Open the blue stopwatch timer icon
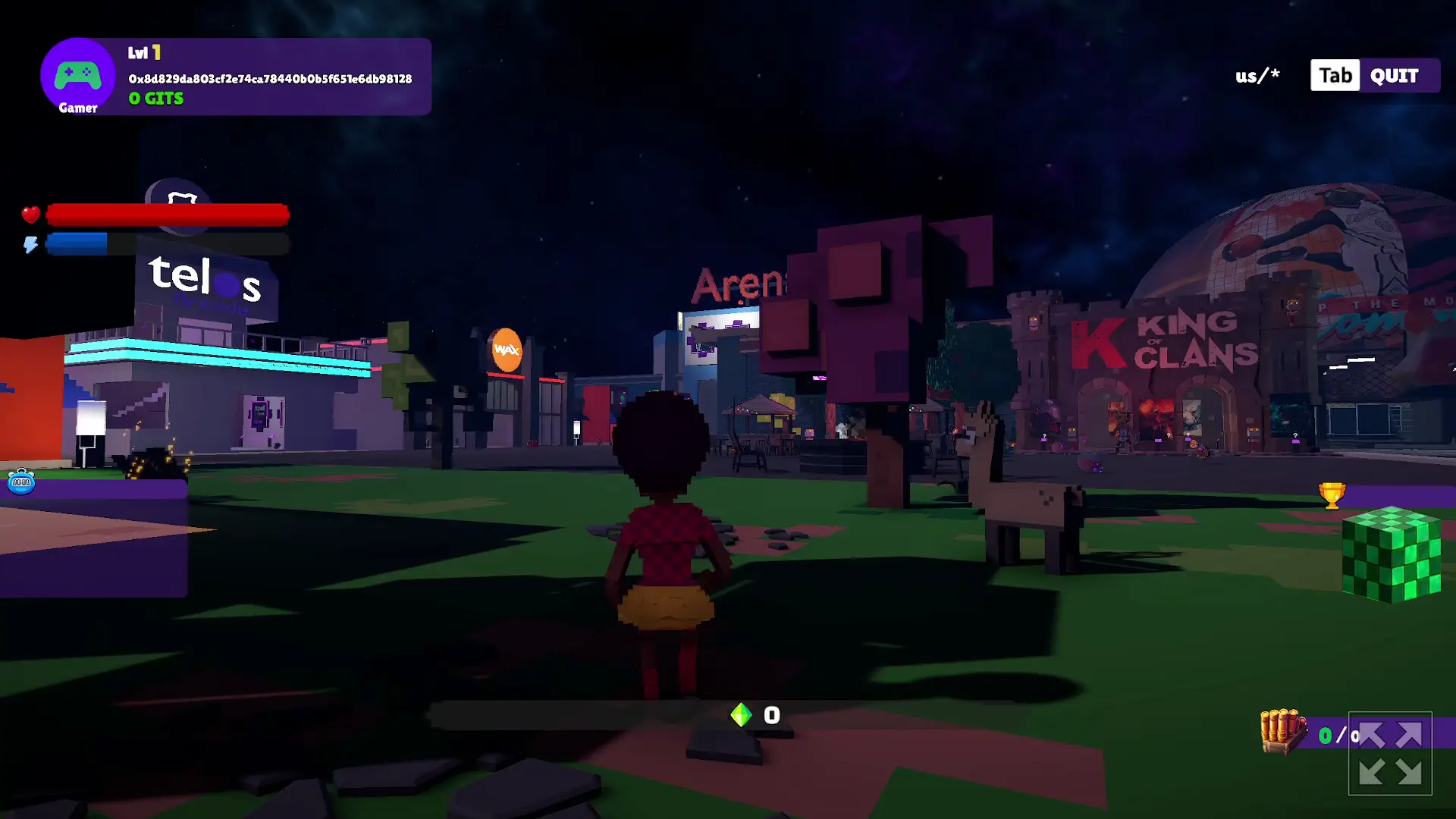1456x819 pixels. tap(21, 482)
